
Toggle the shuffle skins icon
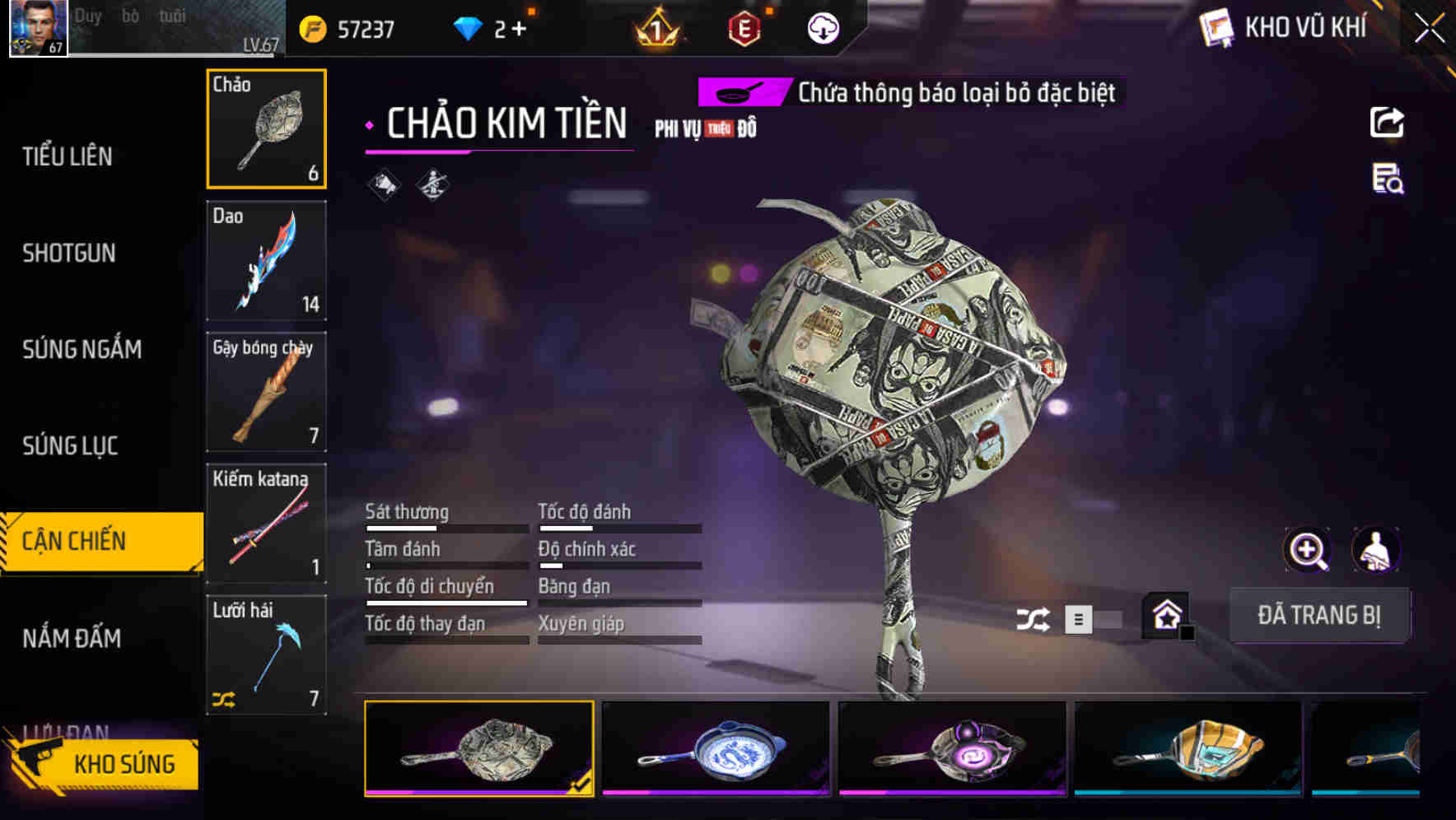tap(1033, 619)
